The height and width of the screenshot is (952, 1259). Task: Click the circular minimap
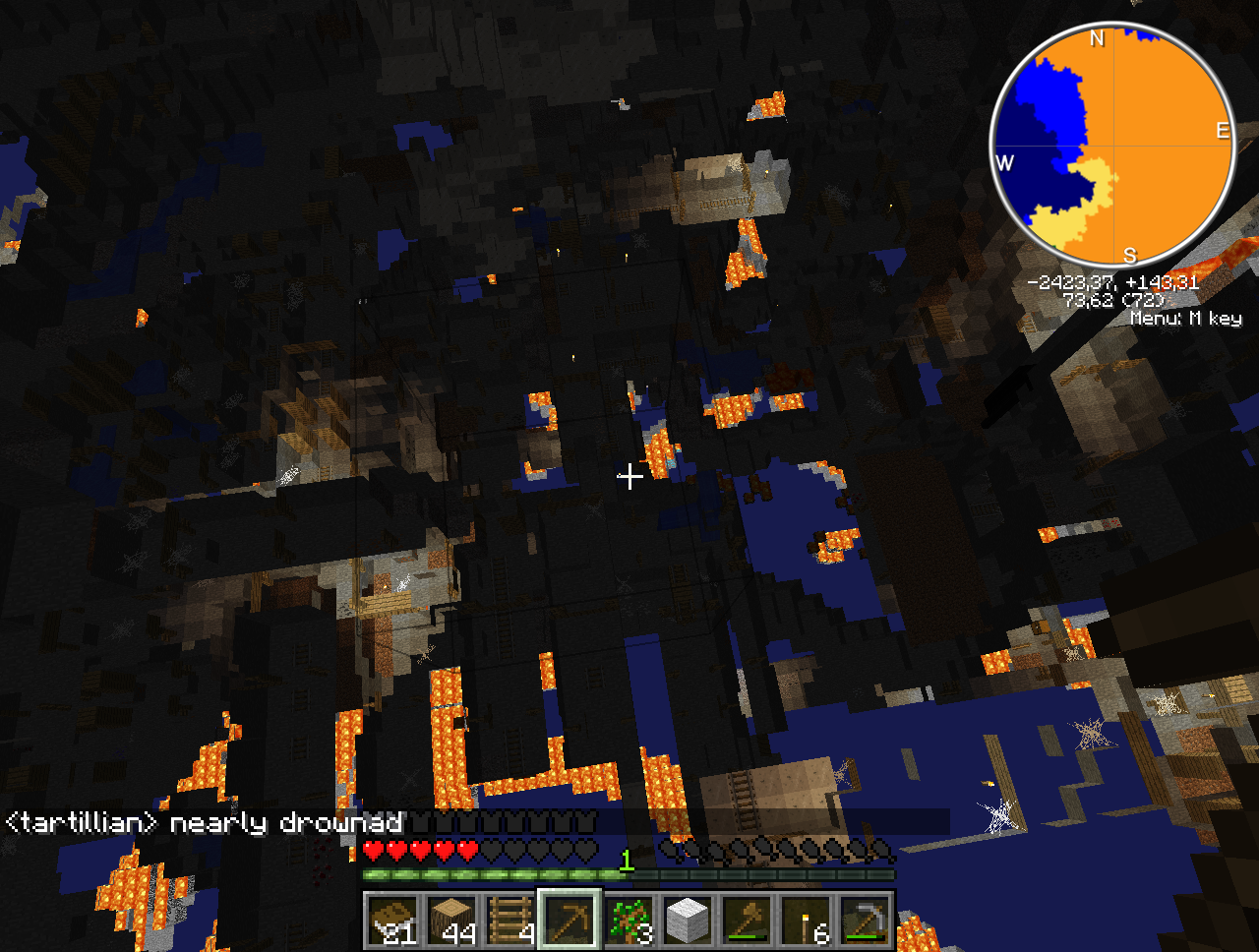click(1112, 146)
